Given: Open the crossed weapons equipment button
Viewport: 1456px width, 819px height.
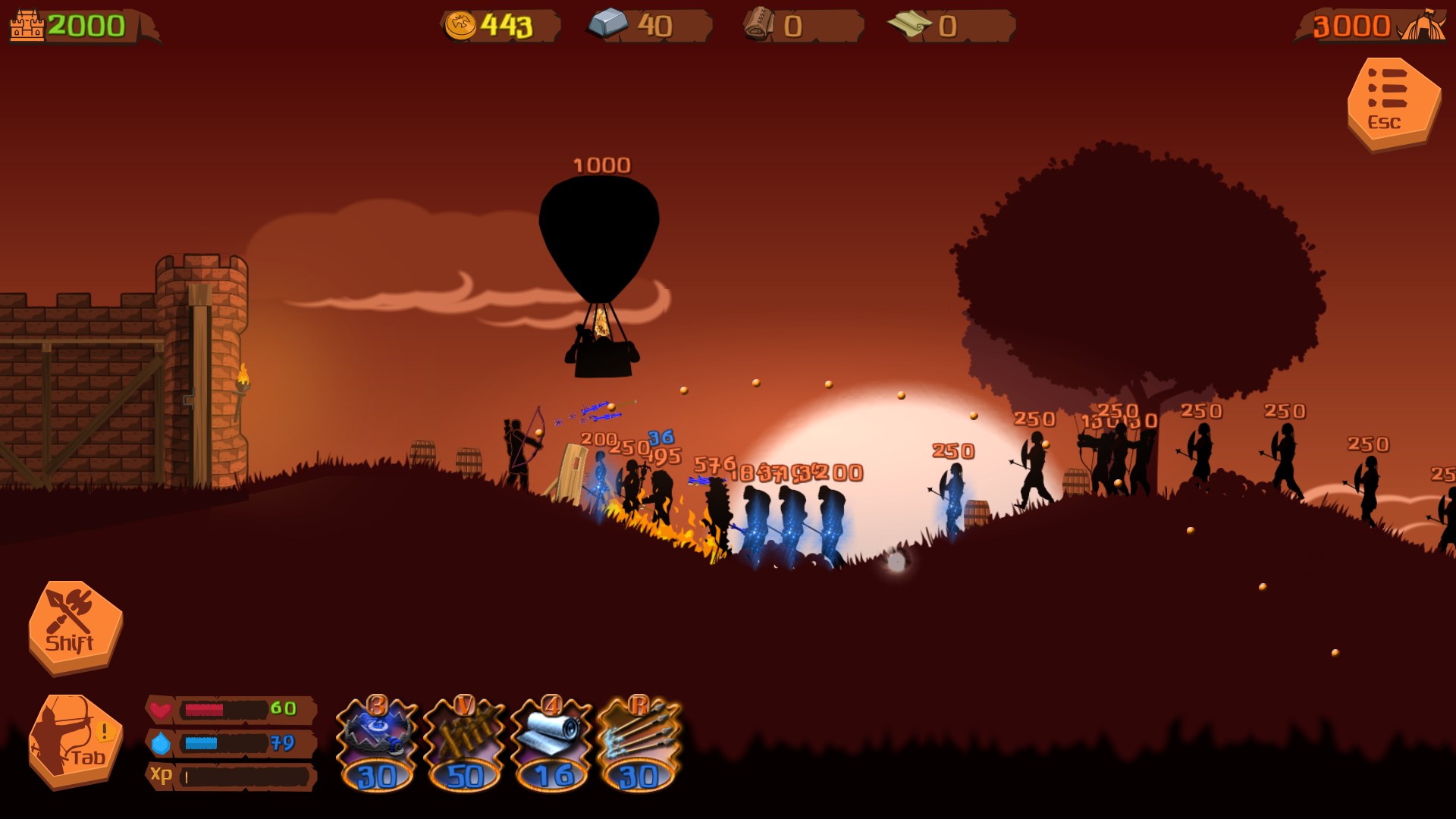Looking at the screenshot, I should pos(74,626).
